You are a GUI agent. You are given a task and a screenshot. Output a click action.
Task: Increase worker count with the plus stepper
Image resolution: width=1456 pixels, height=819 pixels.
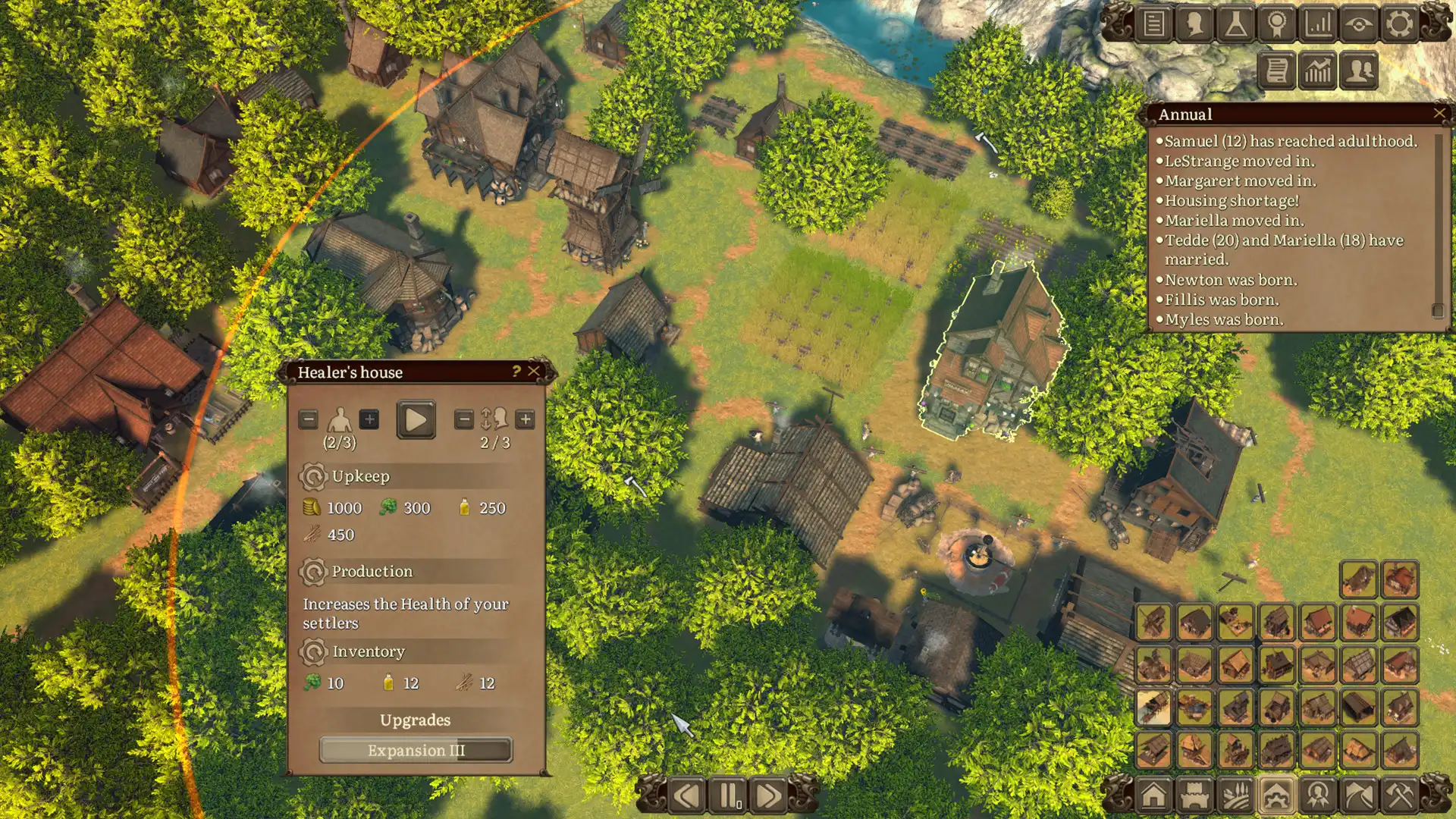pos(371,418)
